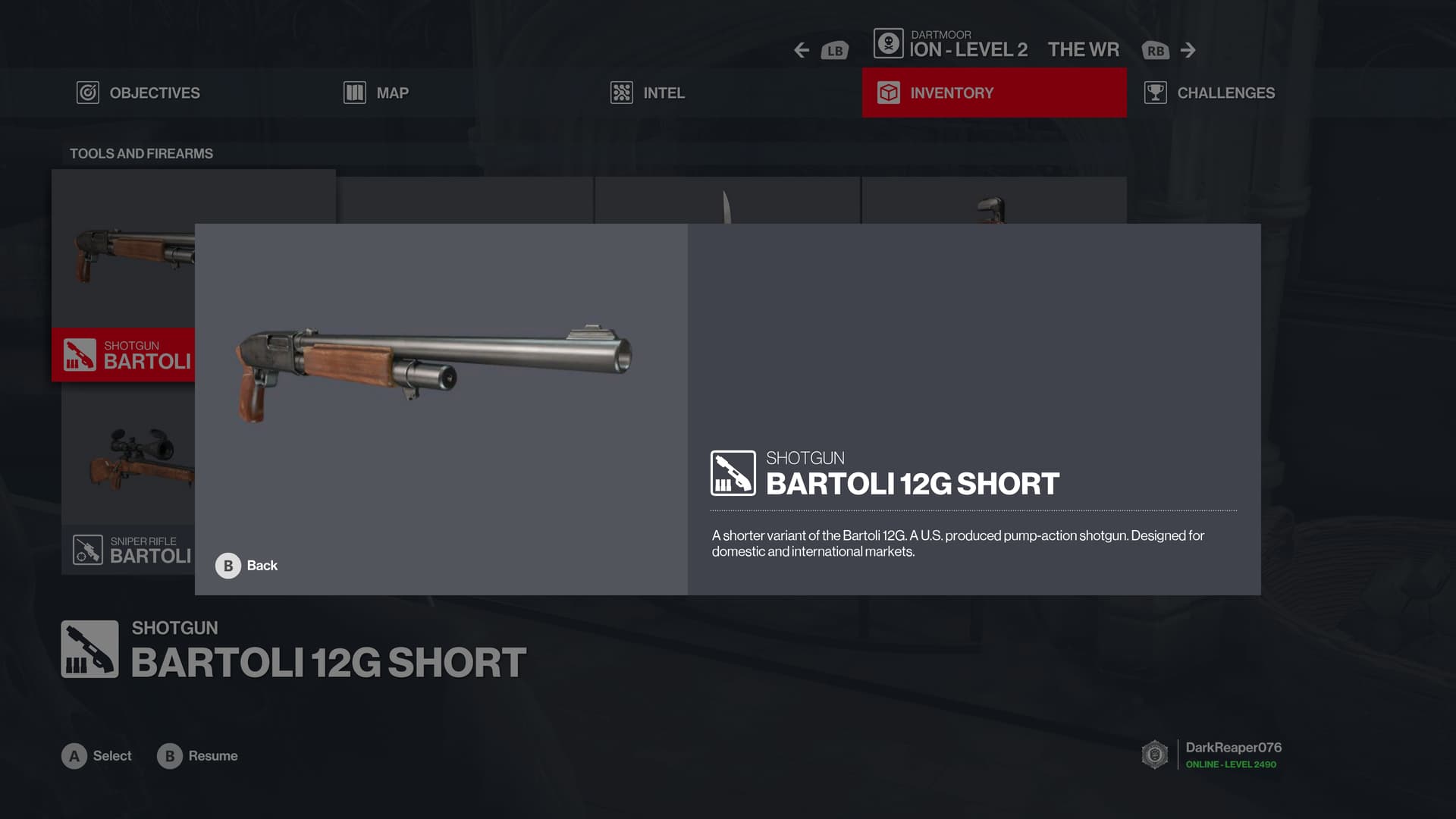
Task: Switch to the Map tab
Action: tap(376, 93)
